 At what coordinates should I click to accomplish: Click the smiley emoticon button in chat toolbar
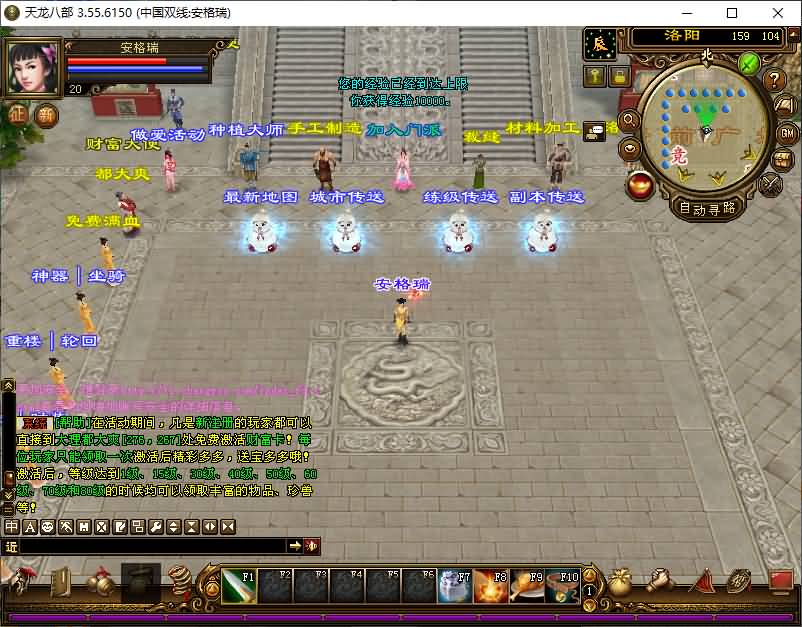[x=48, y=526]
